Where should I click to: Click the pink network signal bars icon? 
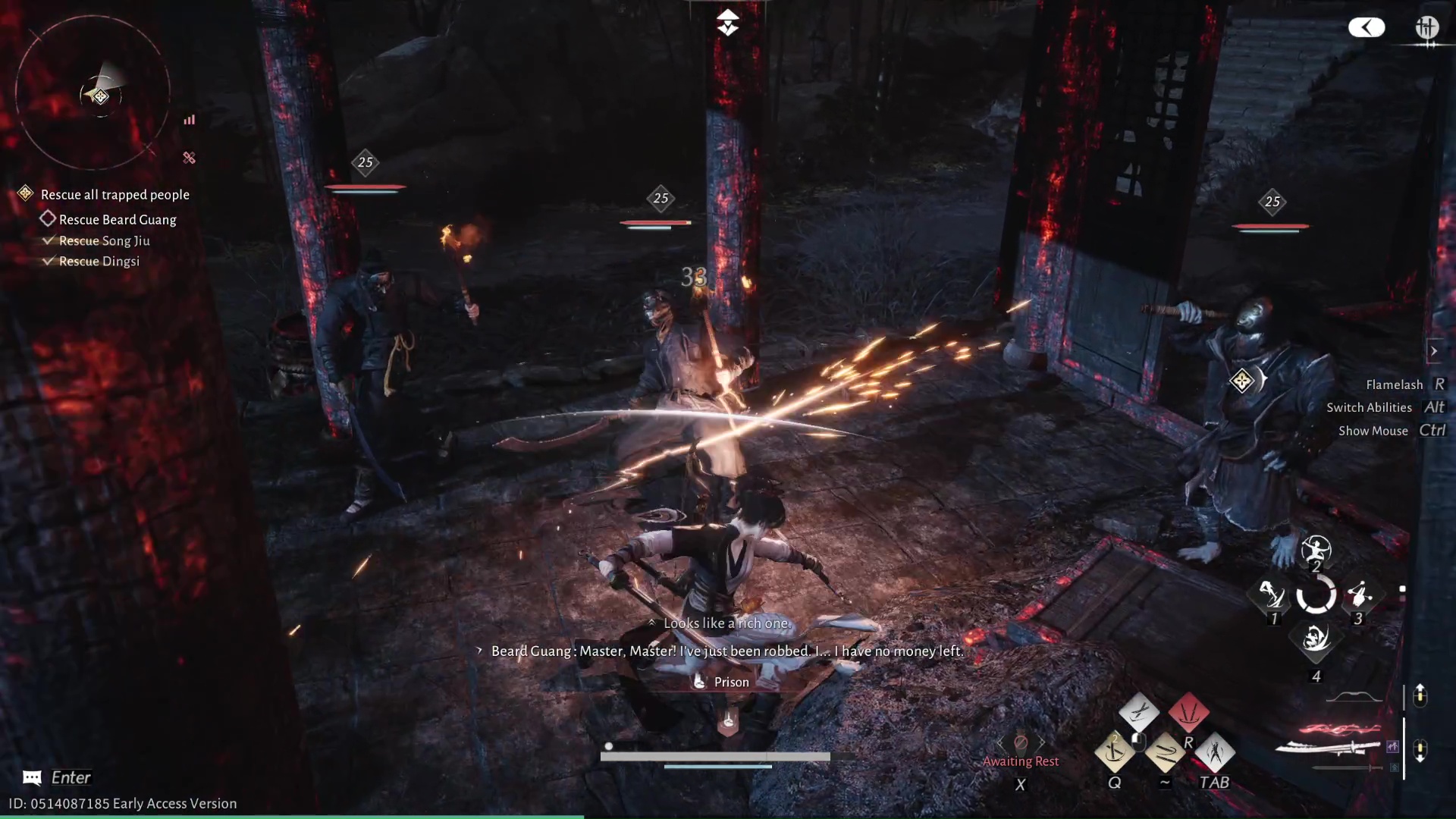190,120
